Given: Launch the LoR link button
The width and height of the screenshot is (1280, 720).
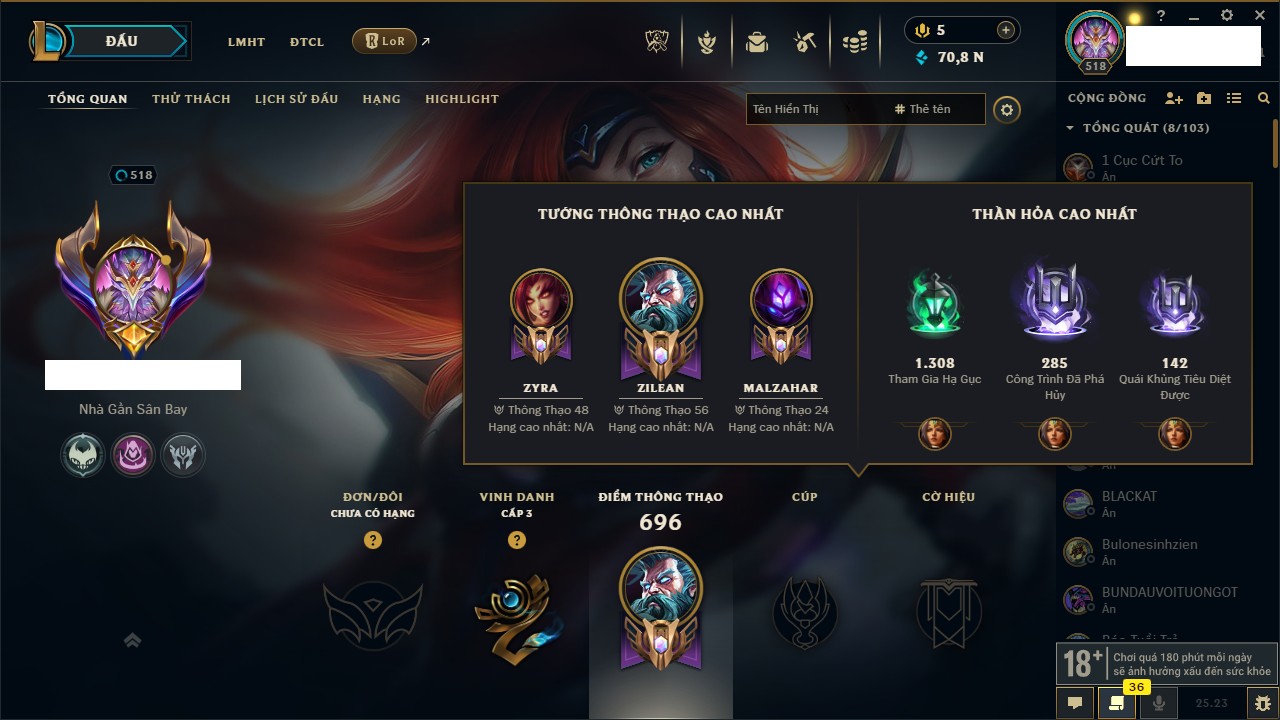Looking at the screenshot, I should pyautogui.click(x=384, y=42).
